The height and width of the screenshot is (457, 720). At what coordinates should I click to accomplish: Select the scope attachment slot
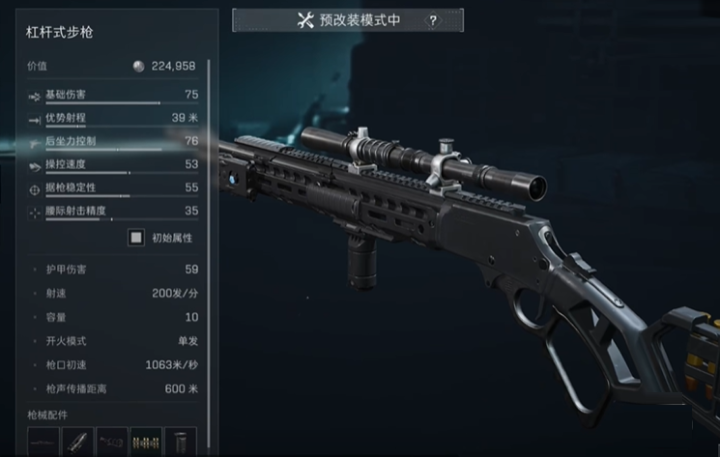(112, 441)
